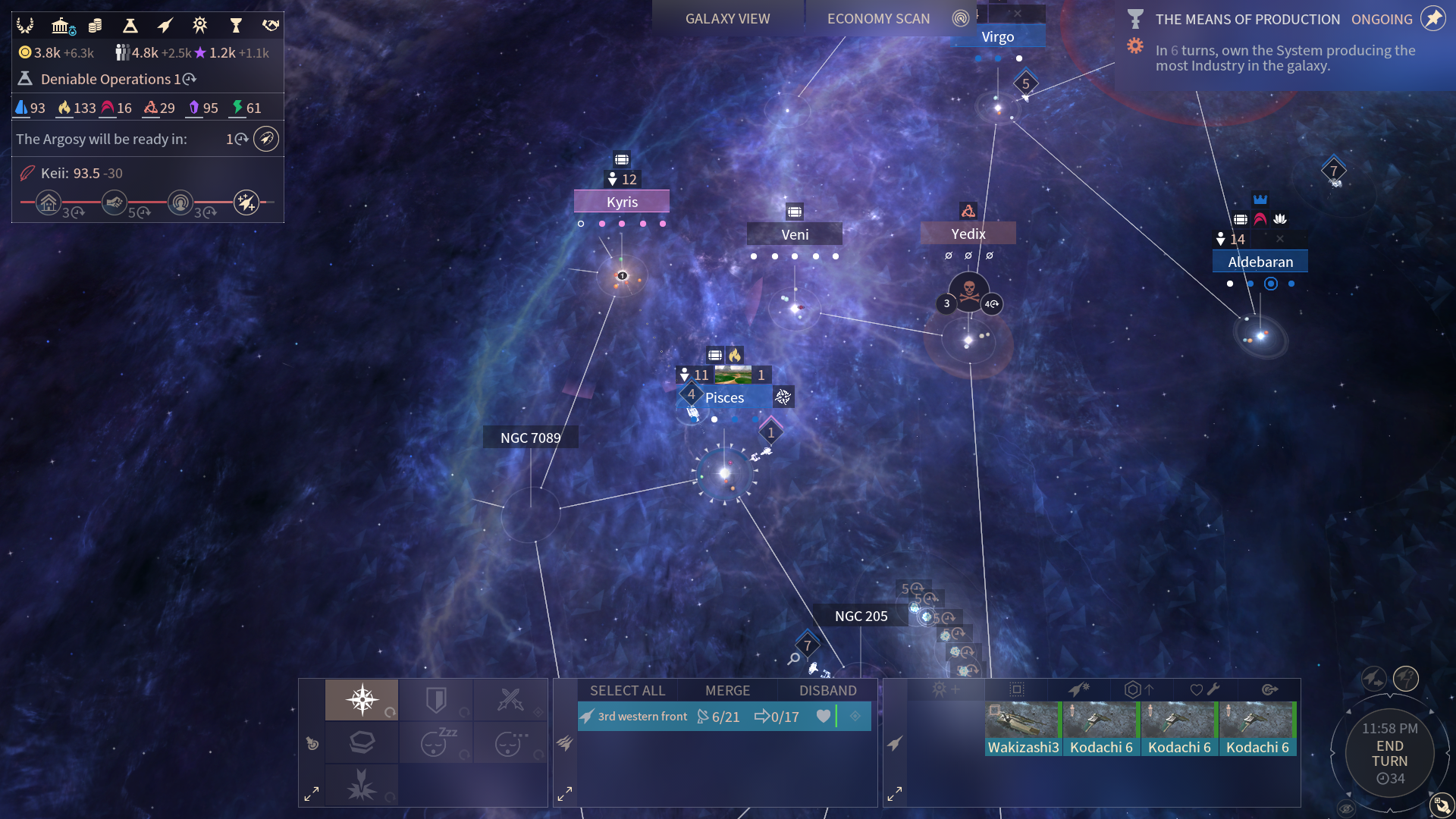Launch the Argosy rocket button
The width and height of the screenshot is (1456, 819).
(x=266, y=139)
